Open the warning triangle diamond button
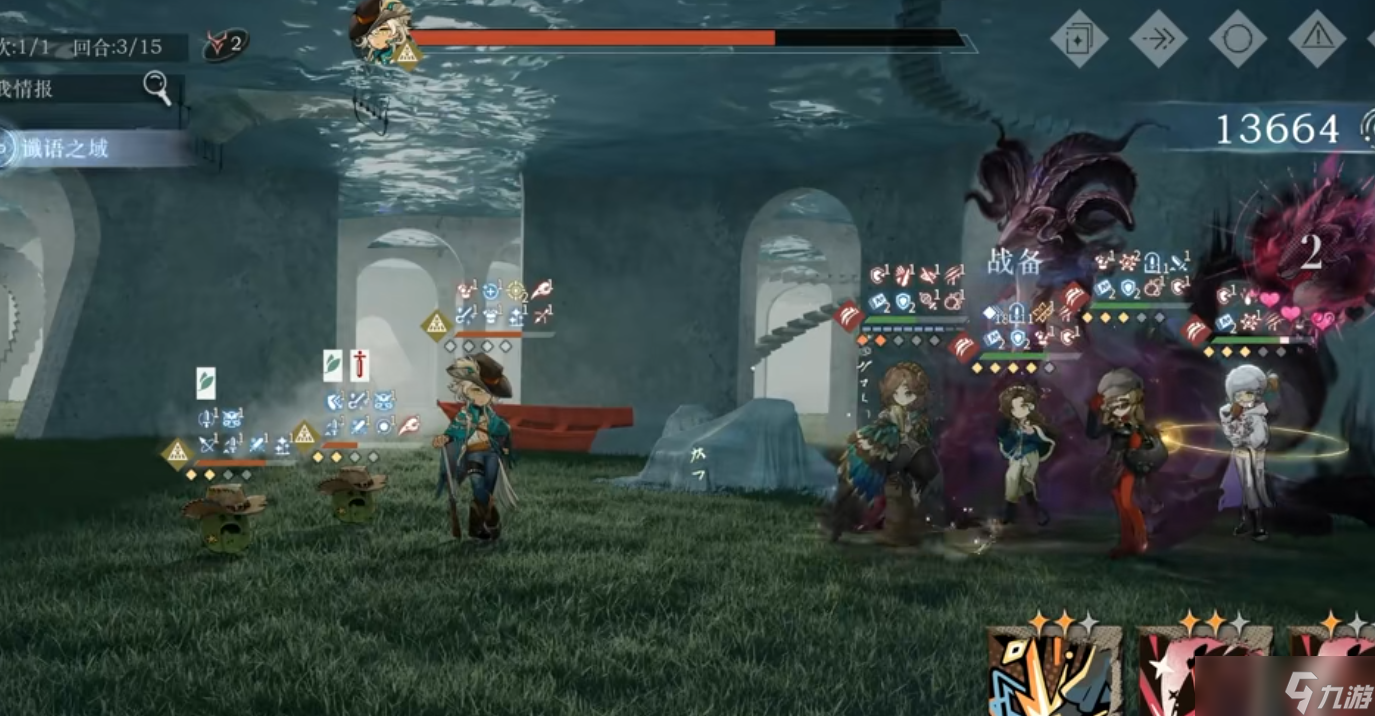Screen dimensions: 1375x716 [1316, 39]
